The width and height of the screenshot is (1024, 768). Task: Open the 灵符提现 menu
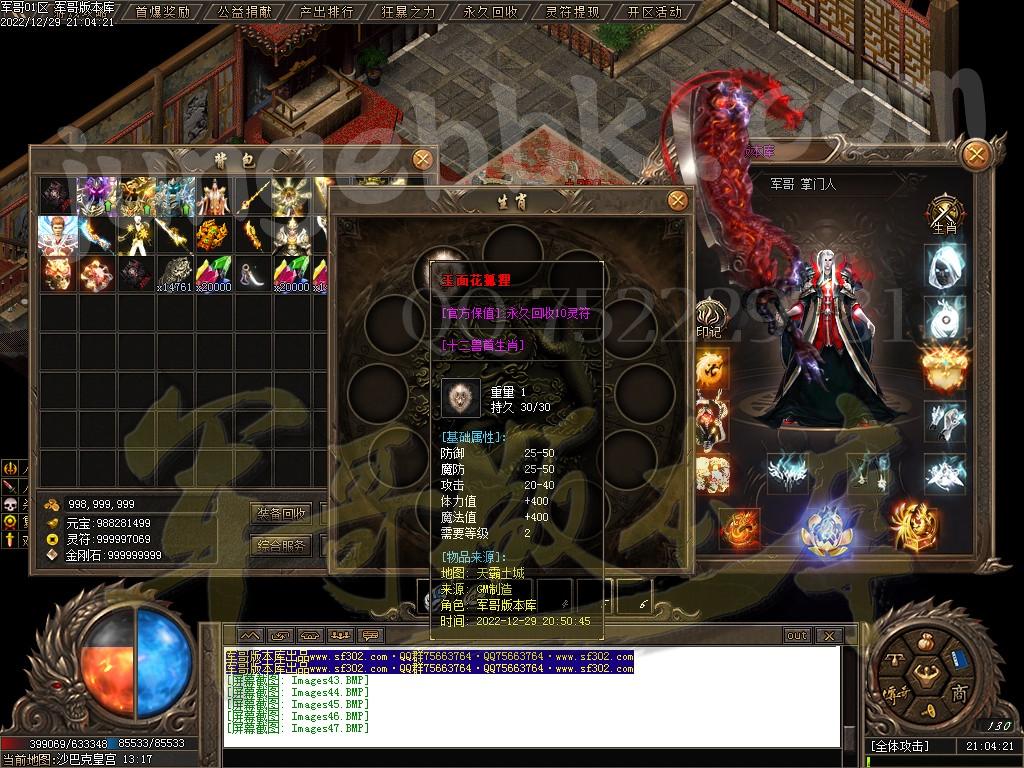click(x=572, y=12)
